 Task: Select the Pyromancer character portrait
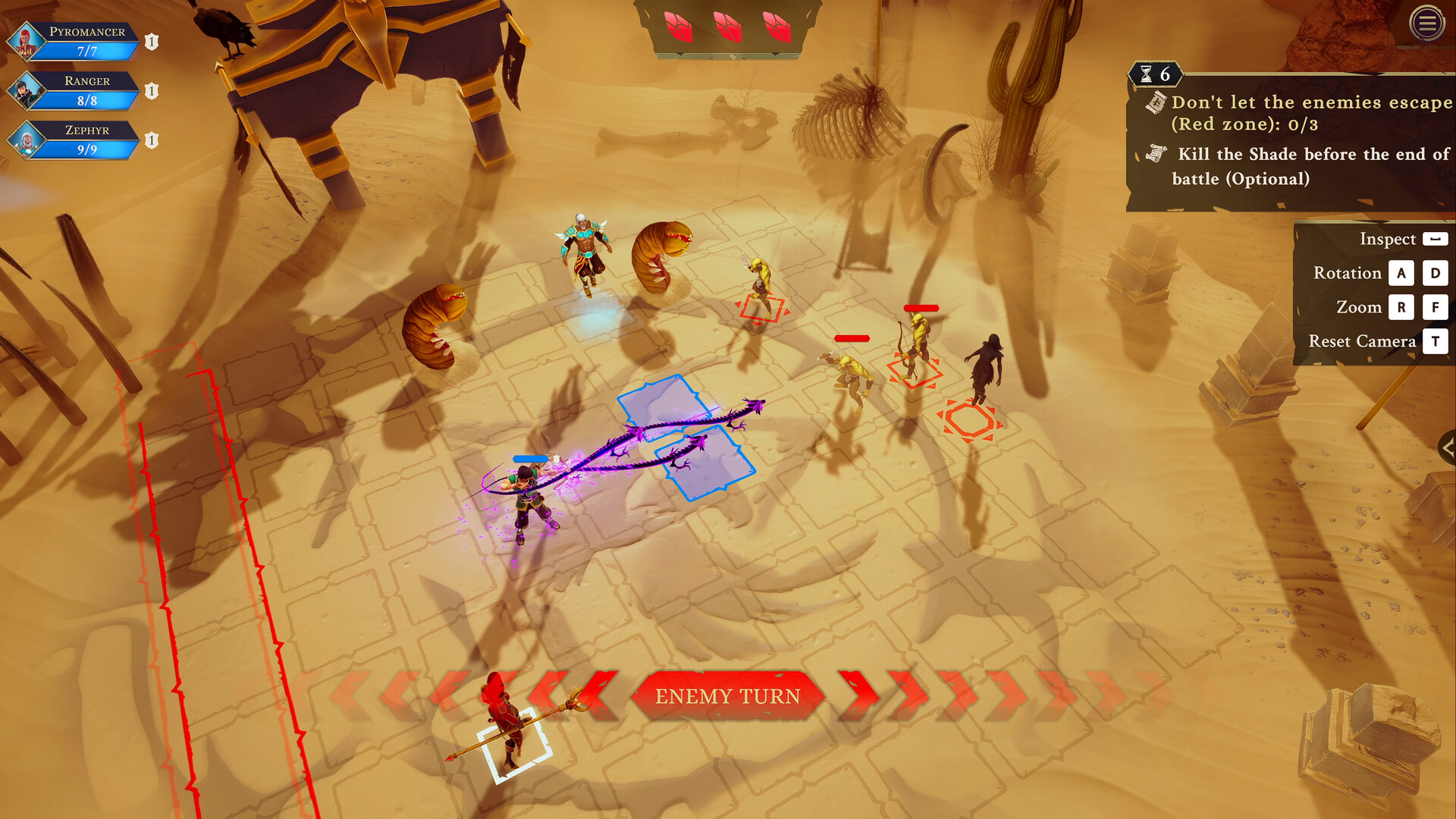pyautogui.click(x=27, y=42)
